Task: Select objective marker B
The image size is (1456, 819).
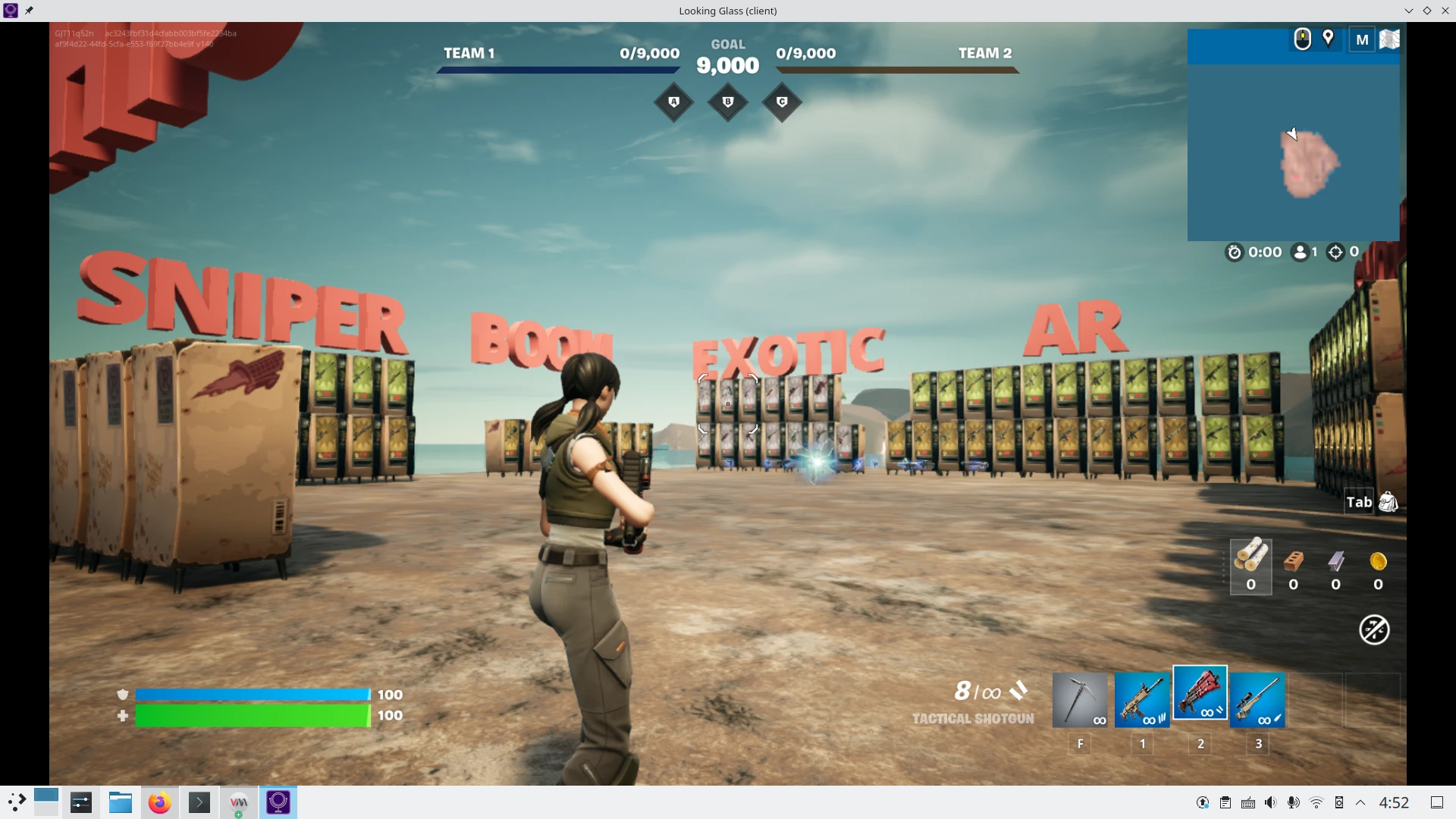Action: pos(728,102)
